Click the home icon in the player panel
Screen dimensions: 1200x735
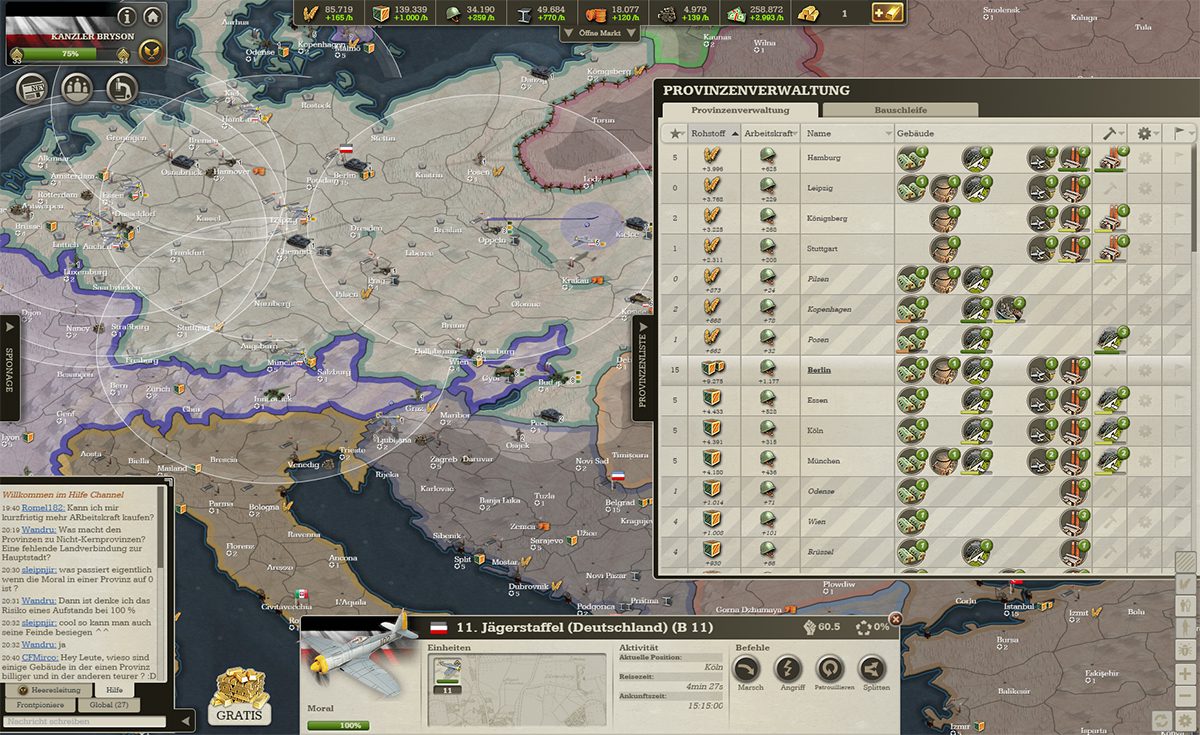point(152,16)
